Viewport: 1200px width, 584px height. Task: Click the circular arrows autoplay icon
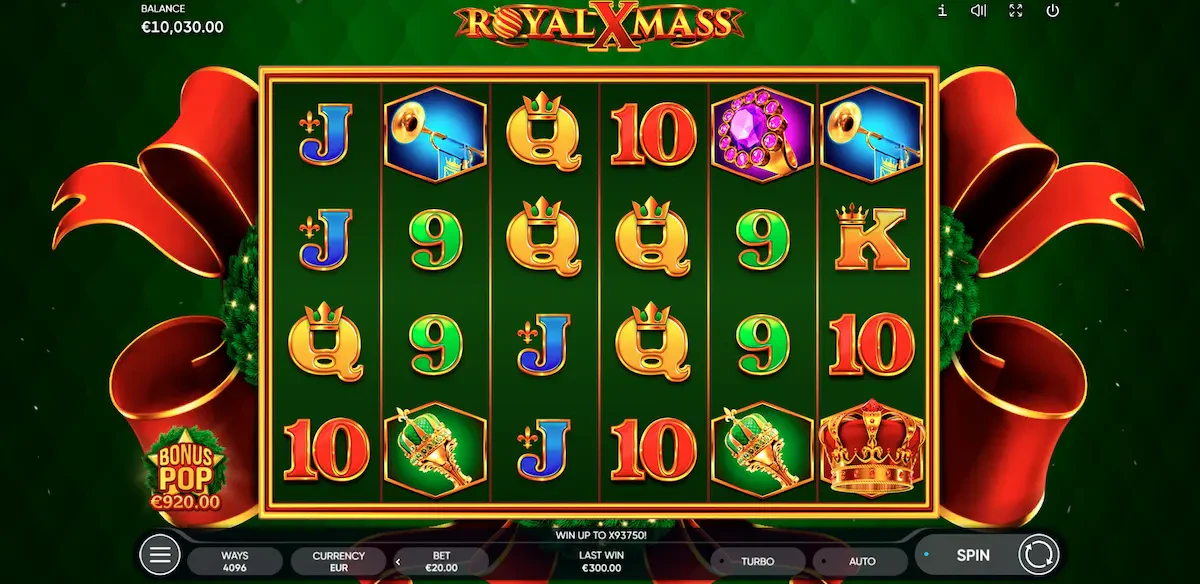click(x=1038, y=554)
